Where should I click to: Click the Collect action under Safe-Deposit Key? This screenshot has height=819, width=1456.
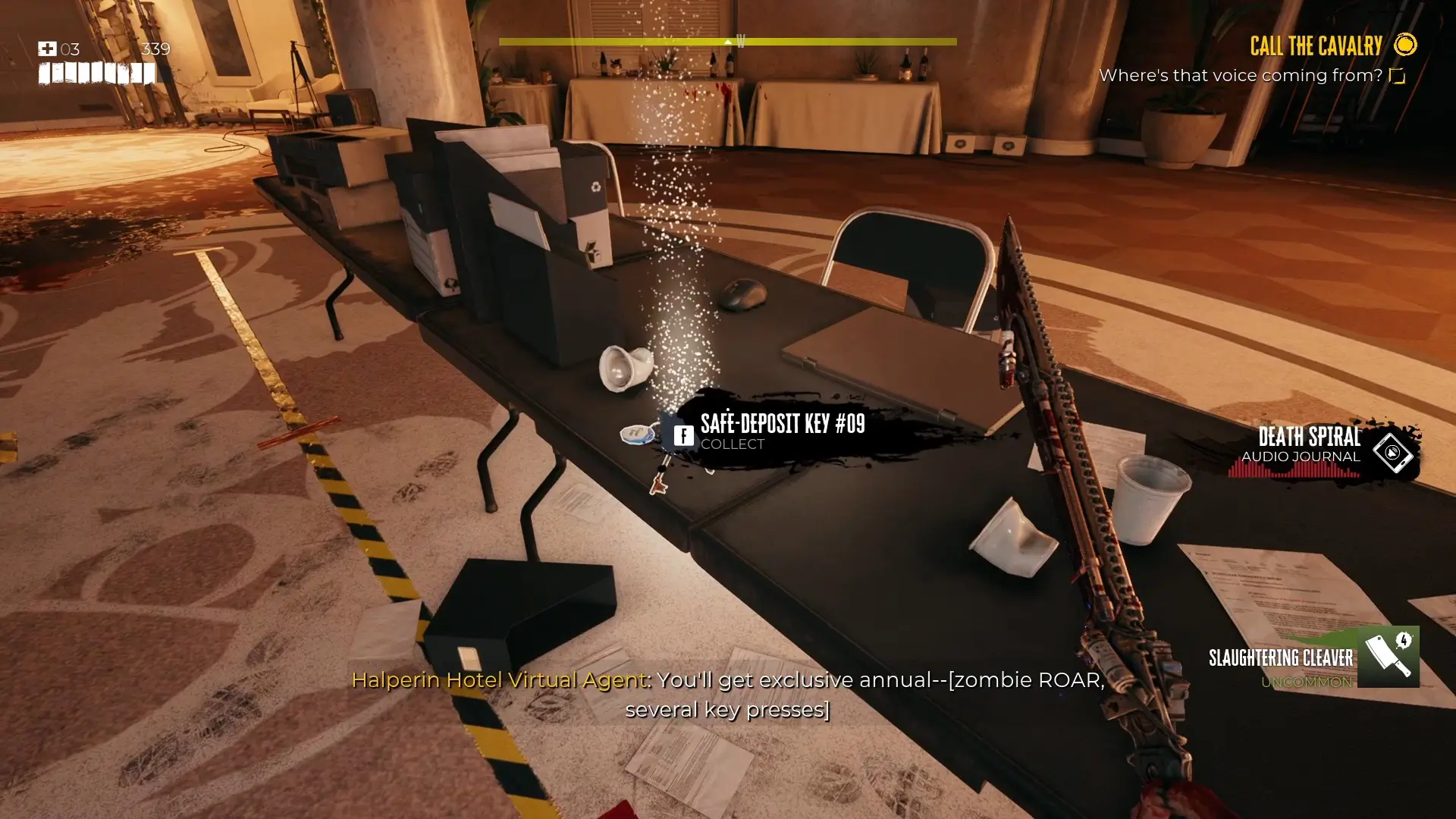(x=732, y=445)
